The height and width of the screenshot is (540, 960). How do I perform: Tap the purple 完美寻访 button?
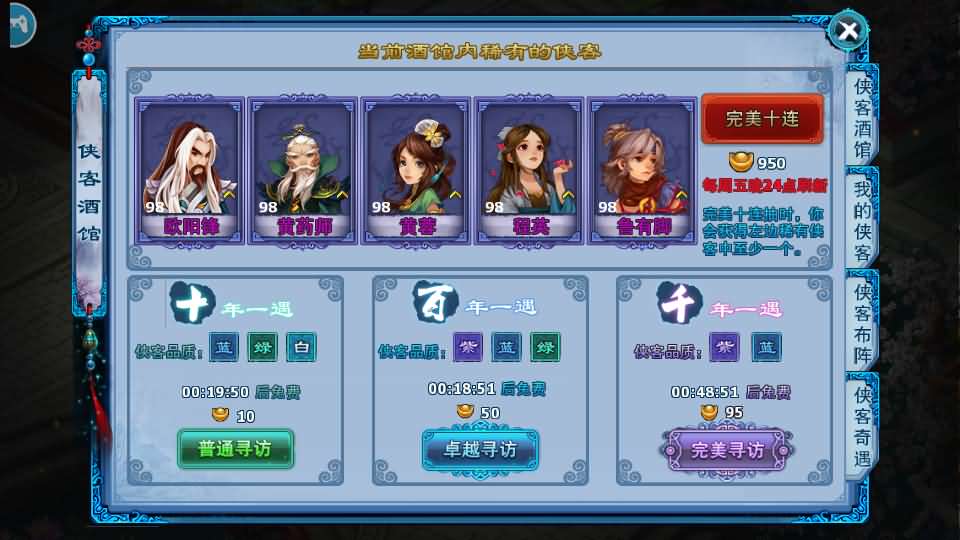click(x=727, y=450)
